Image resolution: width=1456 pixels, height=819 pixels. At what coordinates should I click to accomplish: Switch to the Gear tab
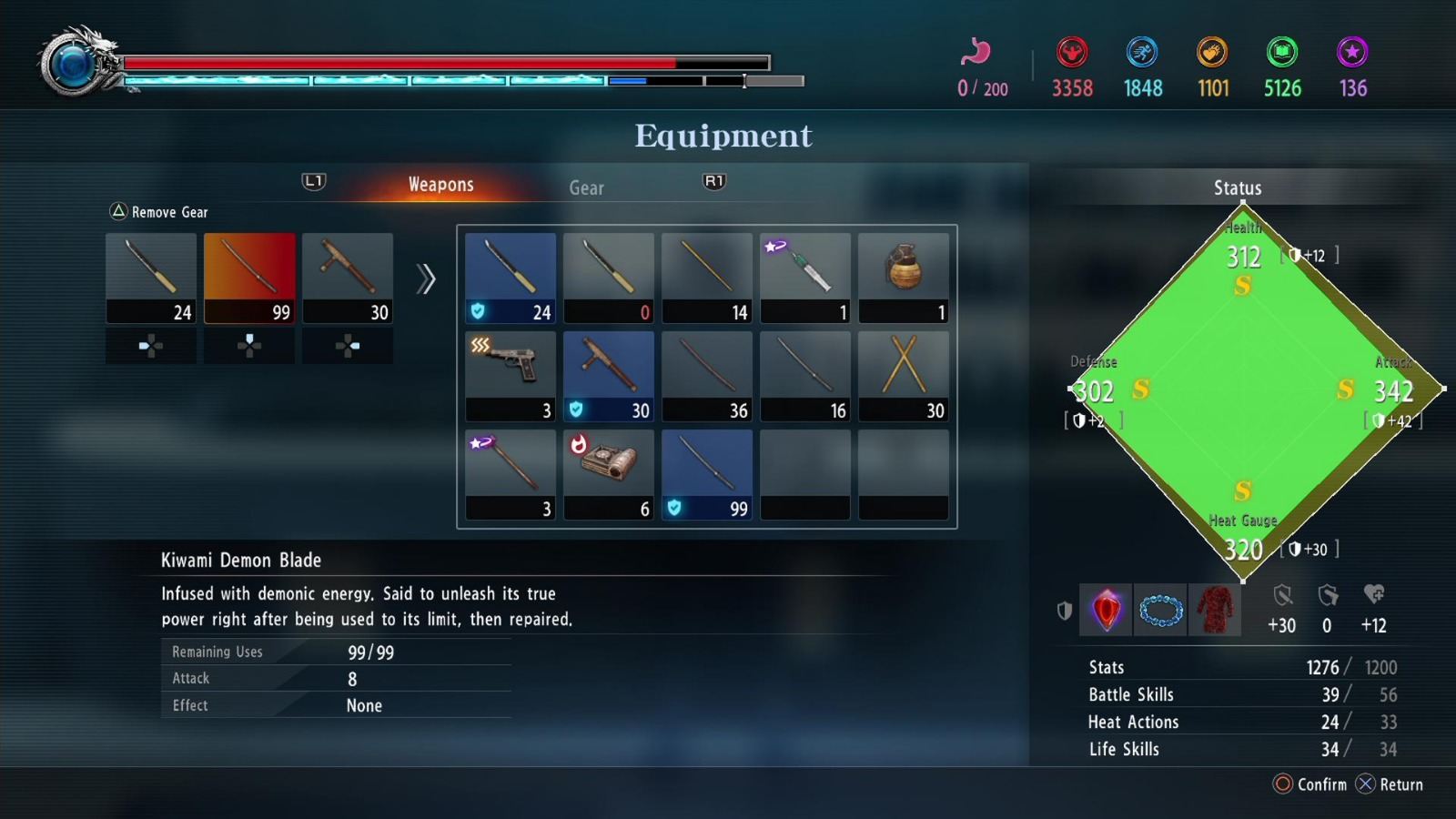(x=586, y=187)
